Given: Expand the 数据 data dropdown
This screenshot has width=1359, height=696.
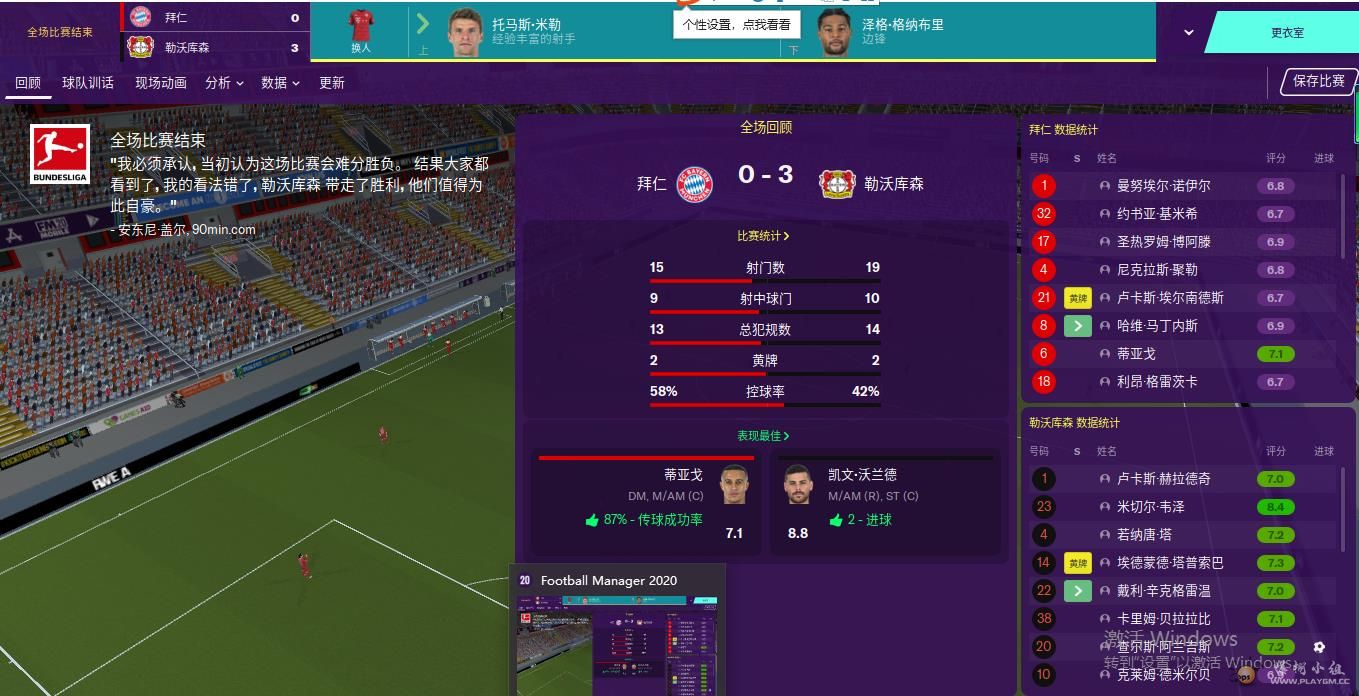Looking at the screenshot, I should pyautogui.click(x=280, y=83).
